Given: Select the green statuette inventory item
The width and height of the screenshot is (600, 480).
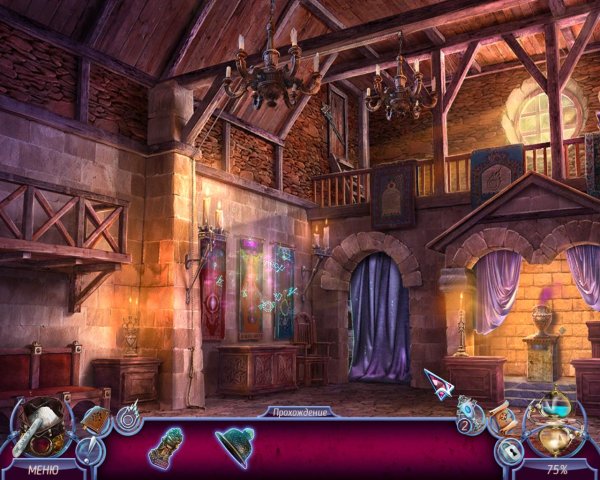Looking at the screenshot, I should [165, 446].
